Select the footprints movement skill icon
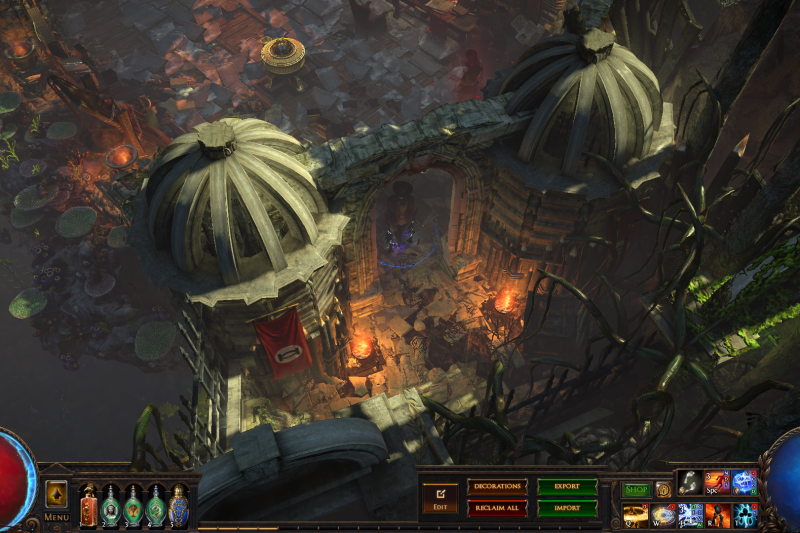The width and height of the screenshot is (800, 533). (x=690, y=482)
